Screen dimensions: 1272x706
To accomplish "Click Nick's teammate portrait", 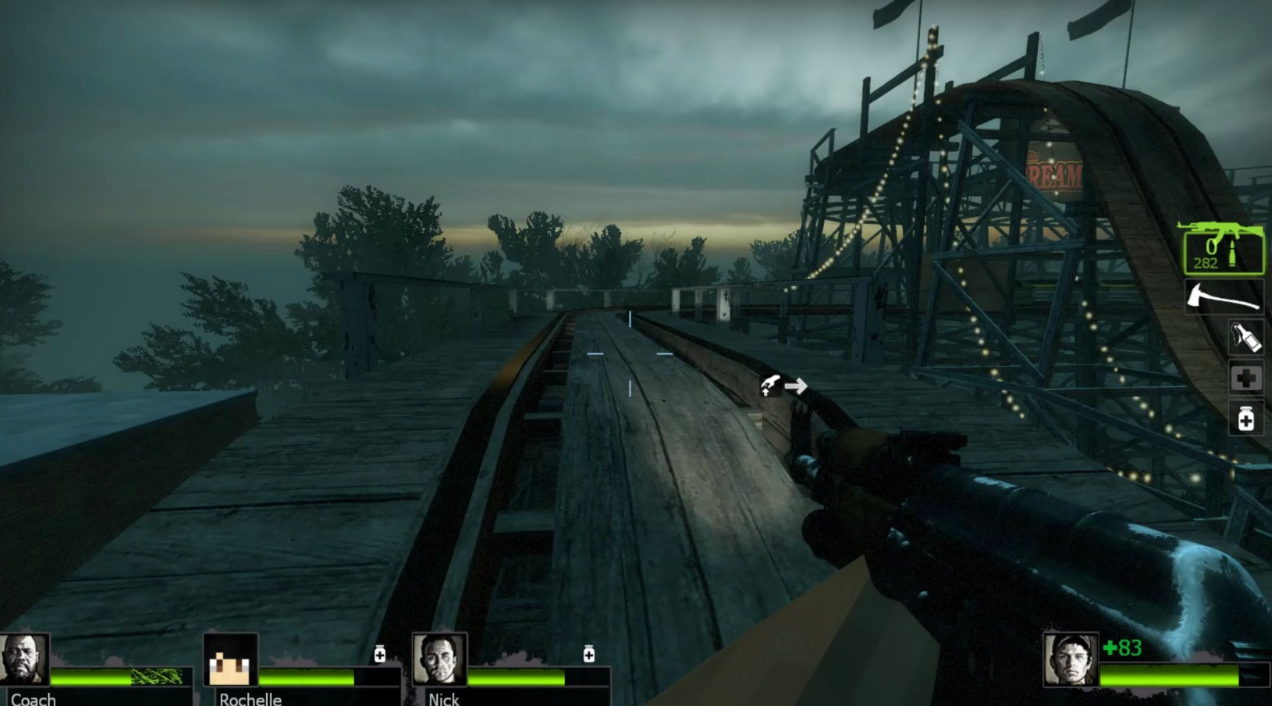I will tap(439, 660).
